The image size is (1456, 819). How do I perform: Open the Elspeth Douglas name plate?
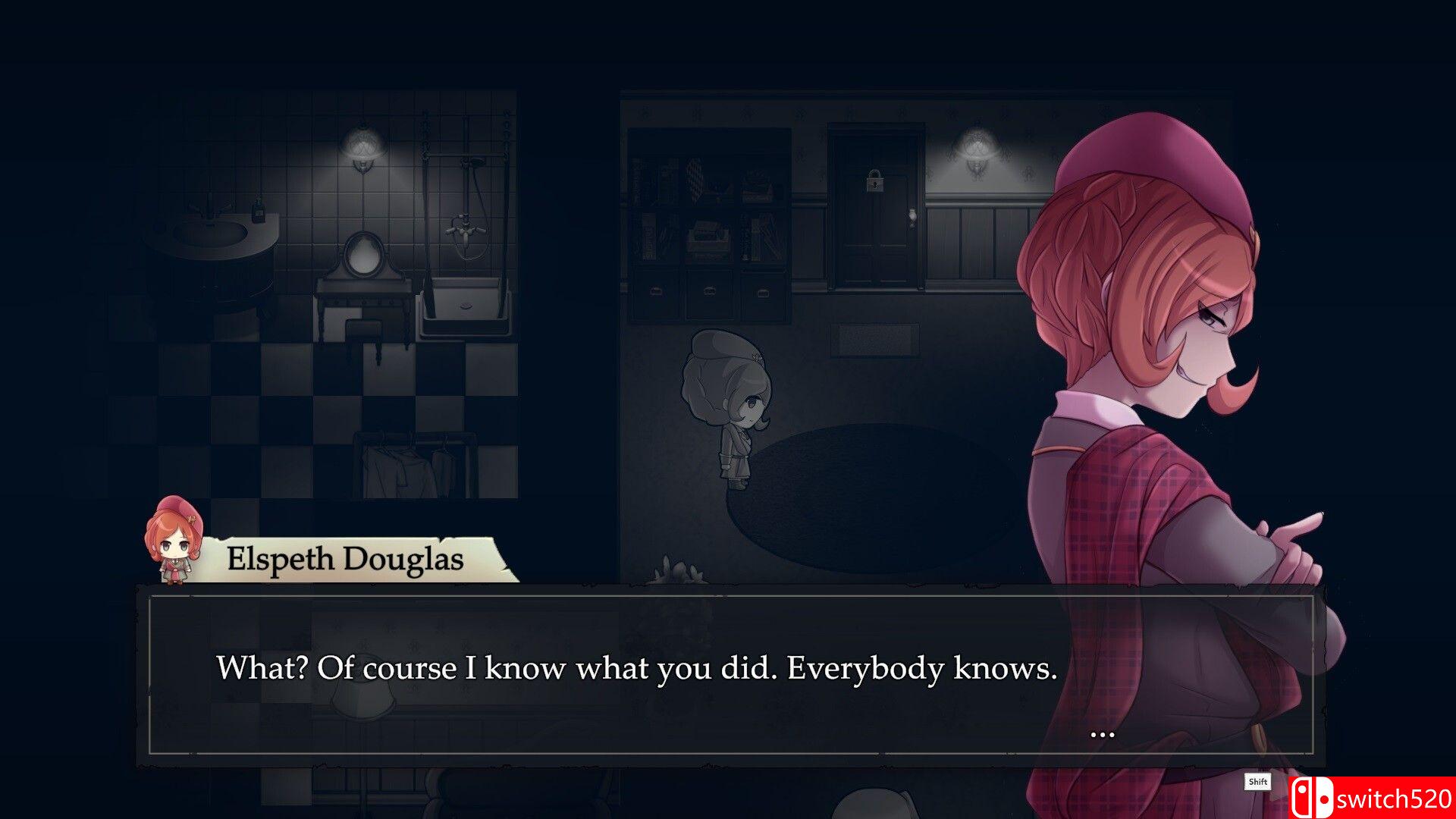click(x=345, y=559)
